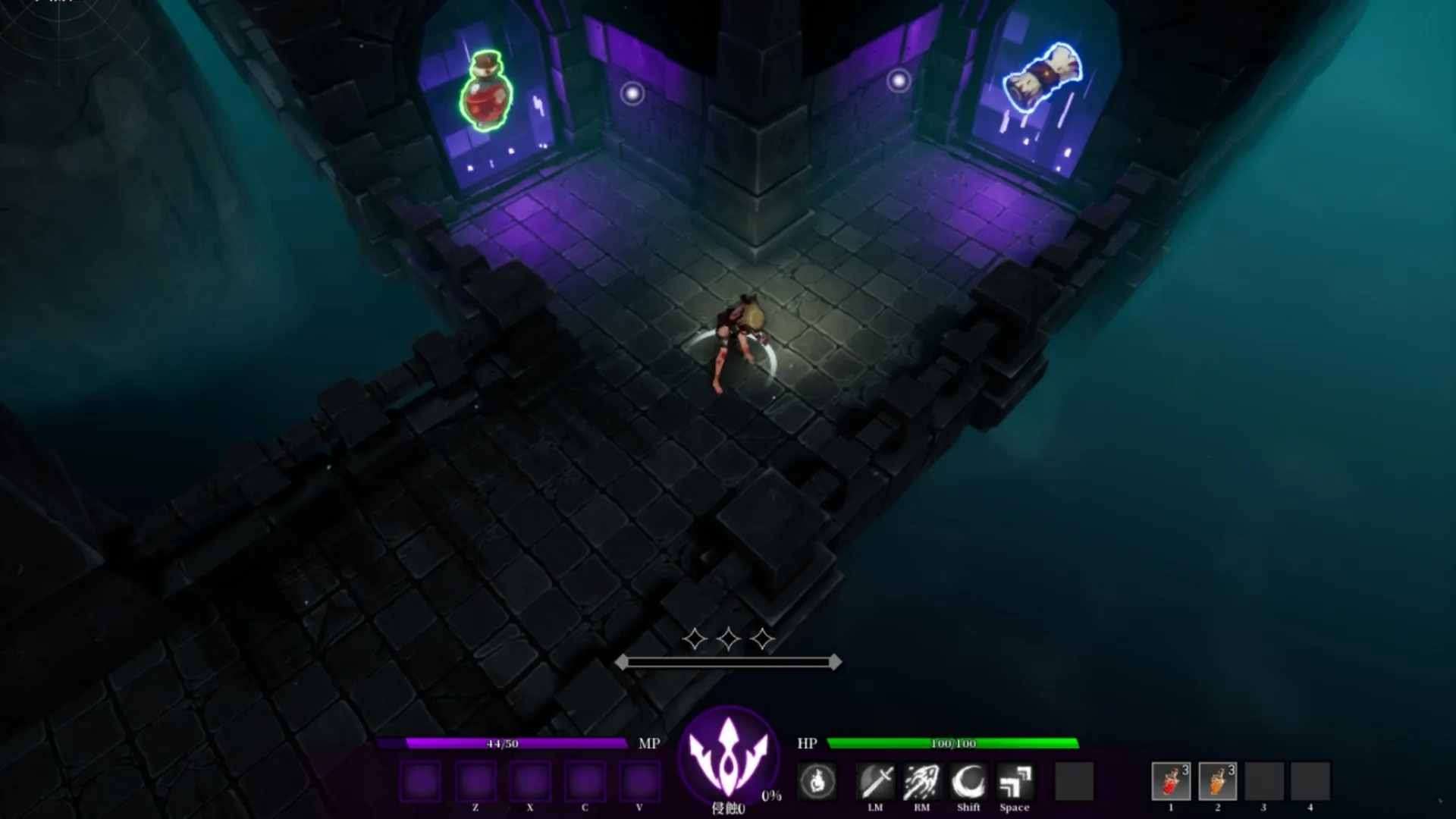
Task: Use the red potion in slot 1
Action: pyautogui.click(x=1170, y=781)
